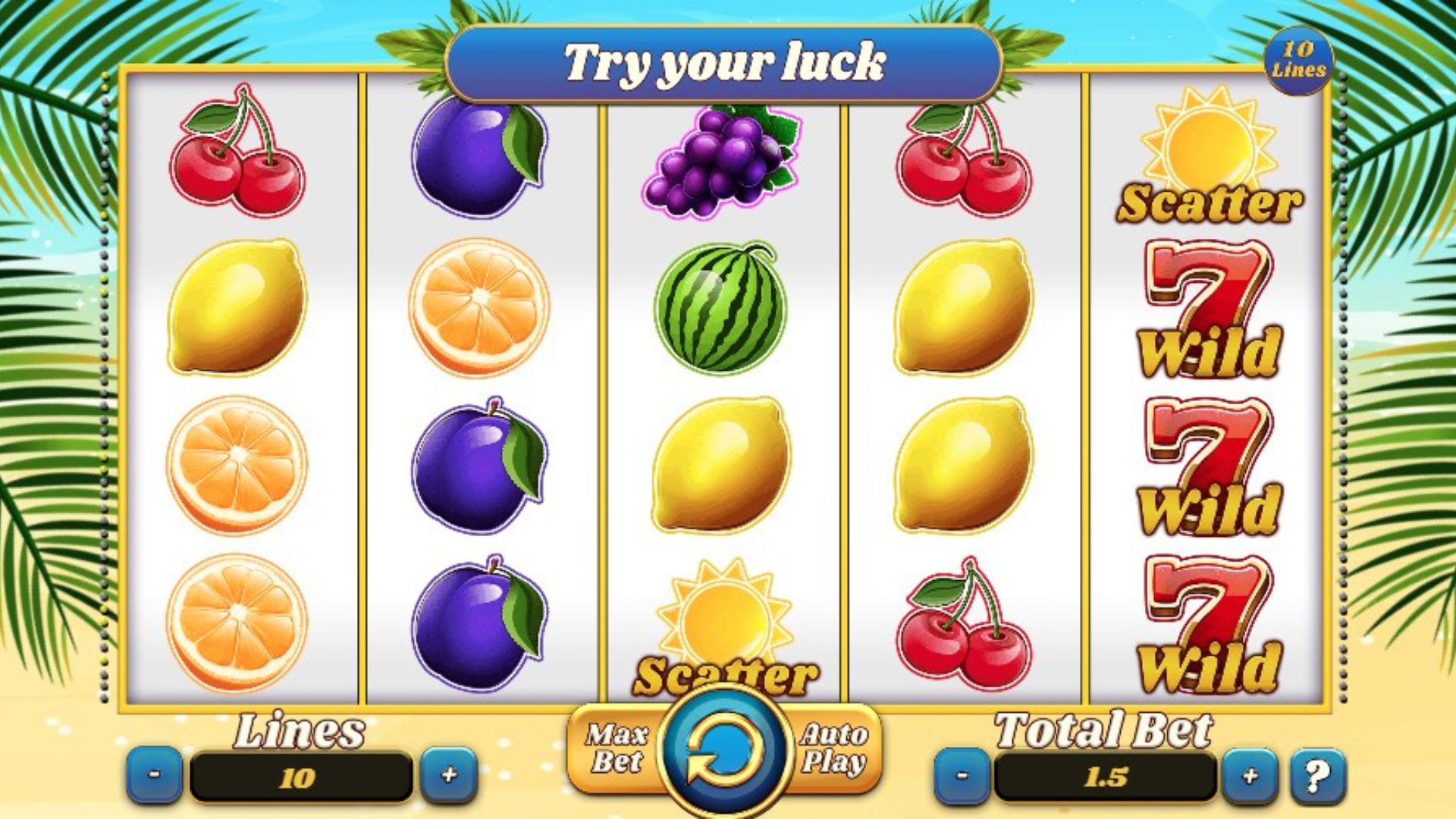The width and height of the screenshot is (1456, 819).
Task: Click the 10 Lines round badge
Action: click(1298, 60)
